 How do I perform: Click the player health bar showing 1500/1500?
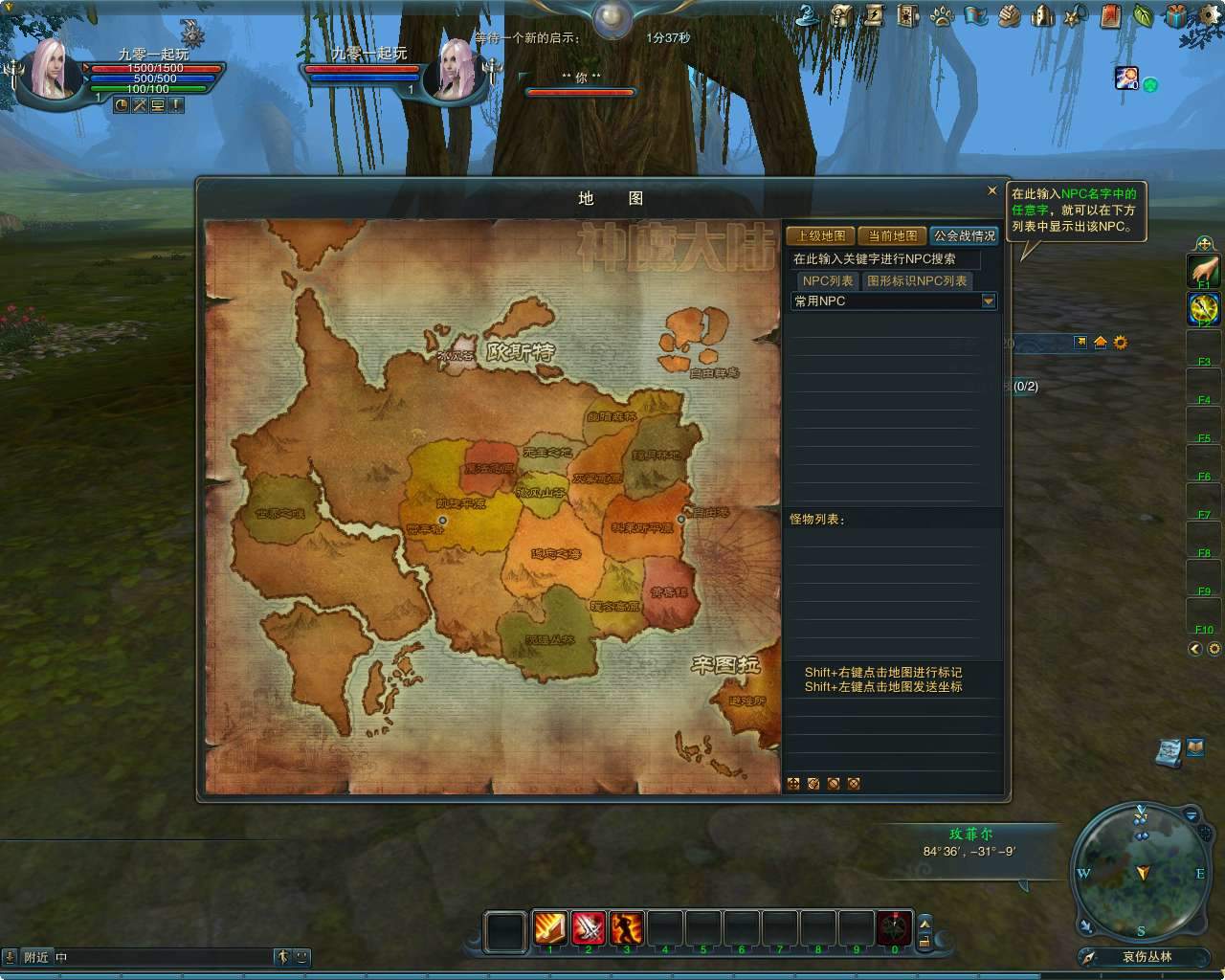(158, 70)
